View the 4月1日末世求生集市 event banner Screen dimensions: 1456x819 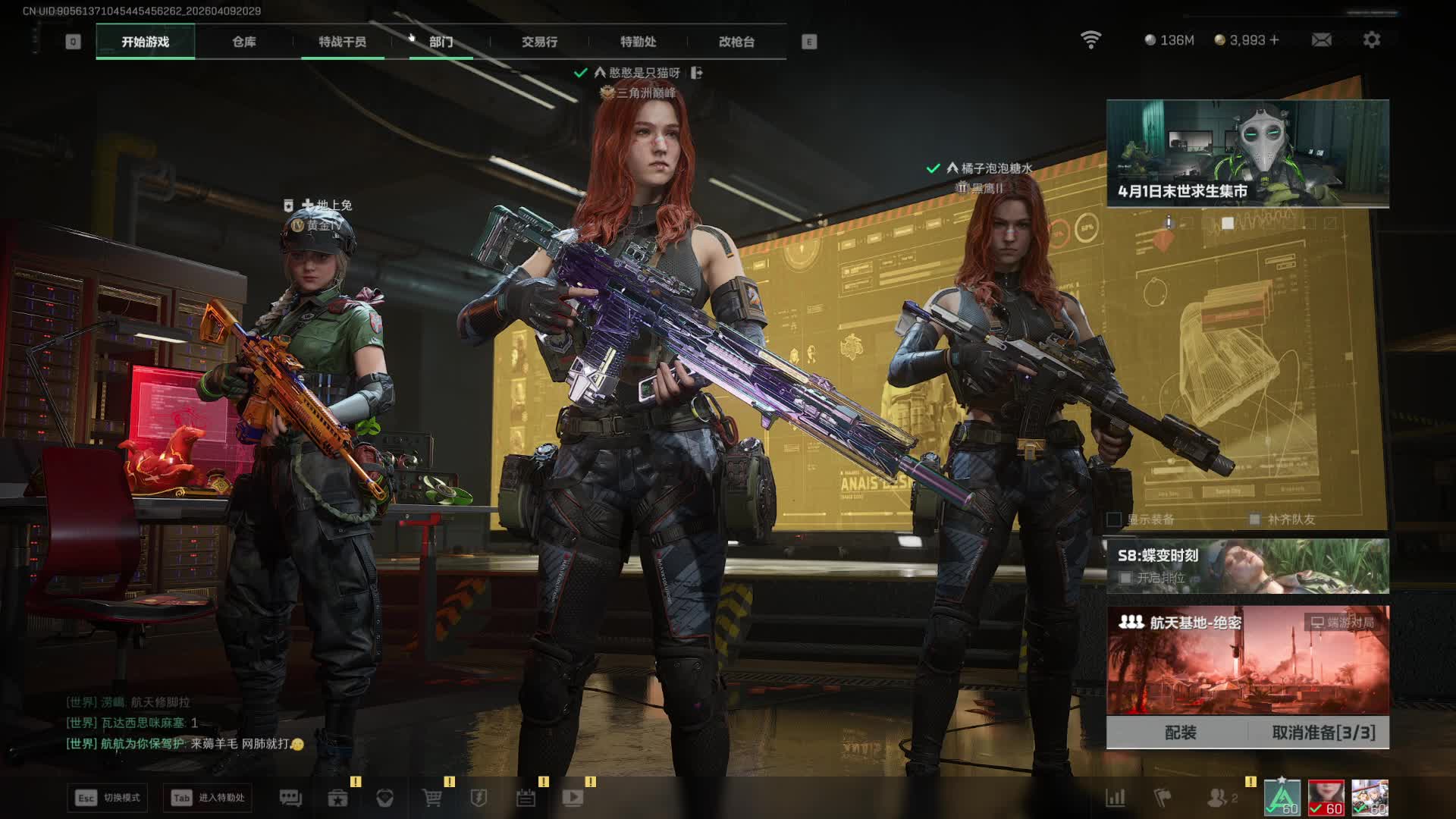point(1247,153)
